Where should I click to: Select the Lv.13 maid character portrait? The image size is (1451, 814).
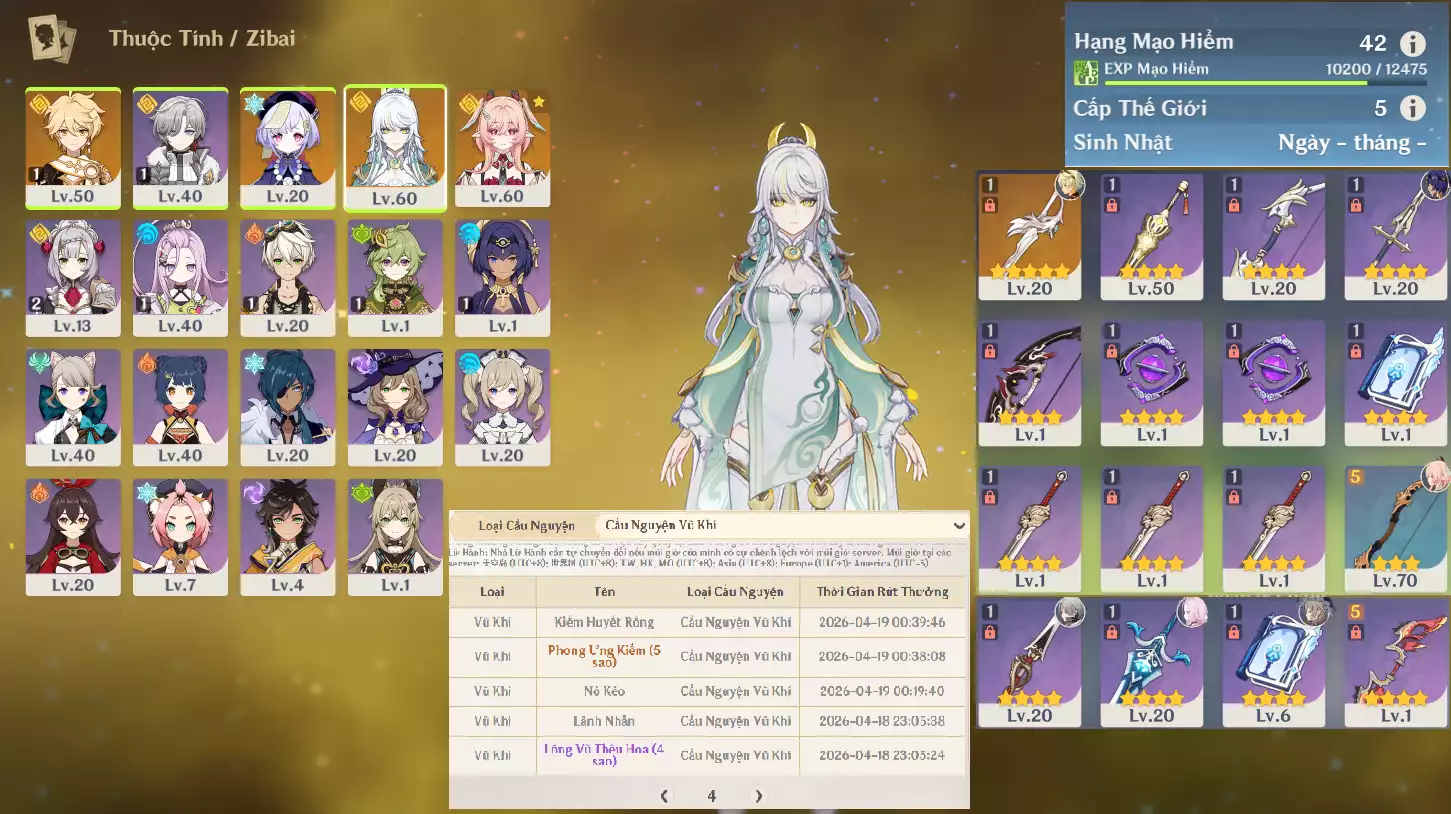pos(73,277)
